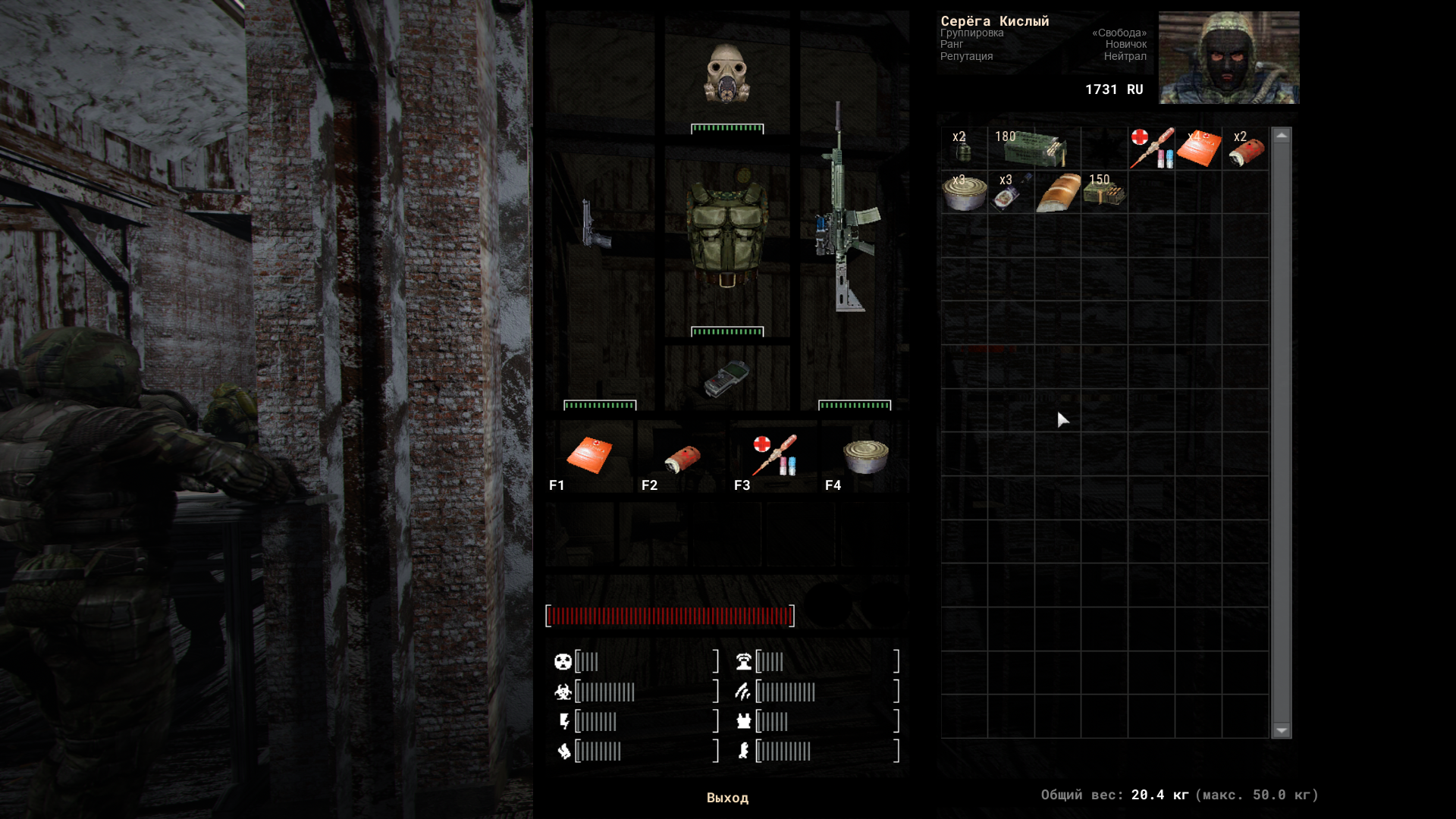Click the inventory scrollbar down arrow

(1282, 730)
